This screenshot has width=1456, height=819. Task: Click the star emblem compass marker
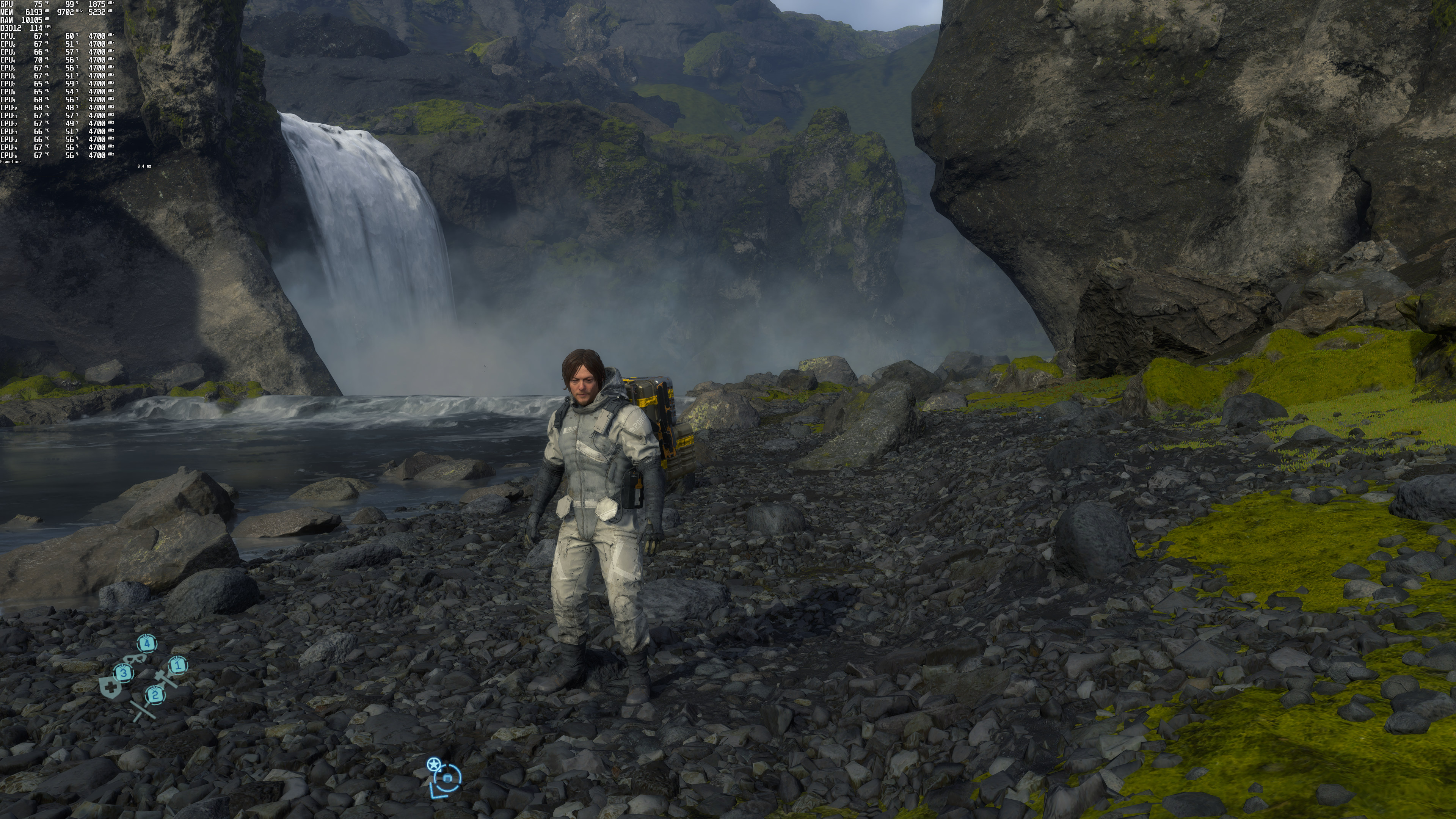[433, 765]
